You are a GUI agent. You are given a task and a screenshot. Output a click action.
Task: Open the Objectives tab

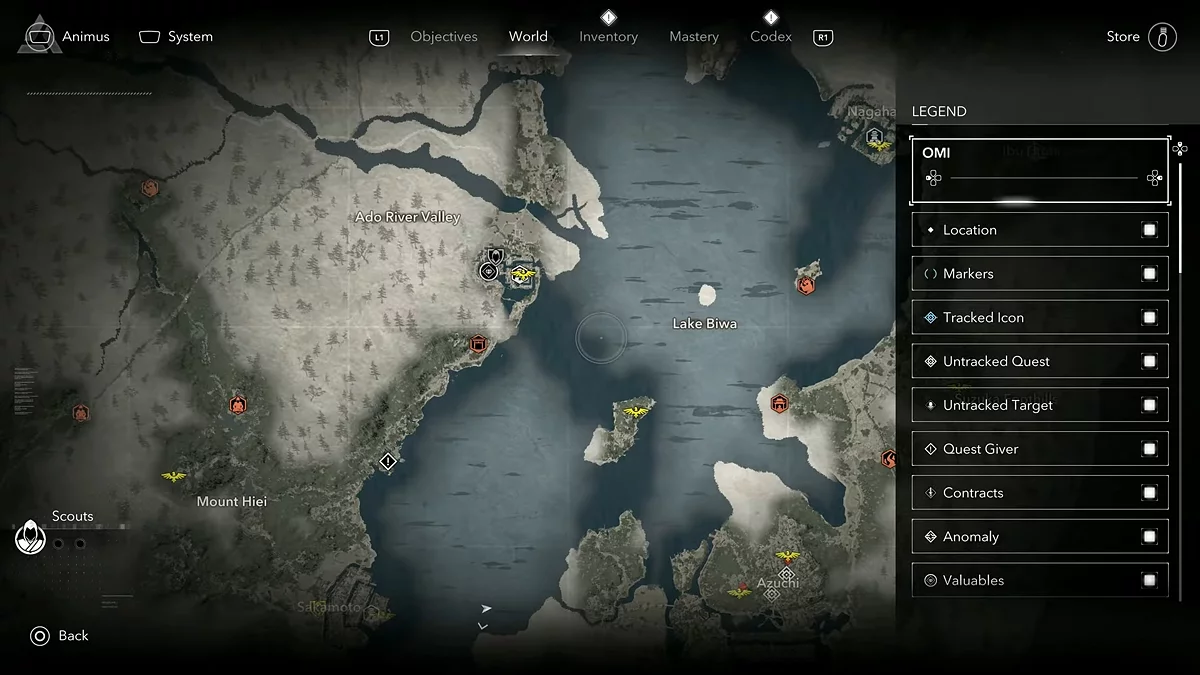(x=444, y=37)
